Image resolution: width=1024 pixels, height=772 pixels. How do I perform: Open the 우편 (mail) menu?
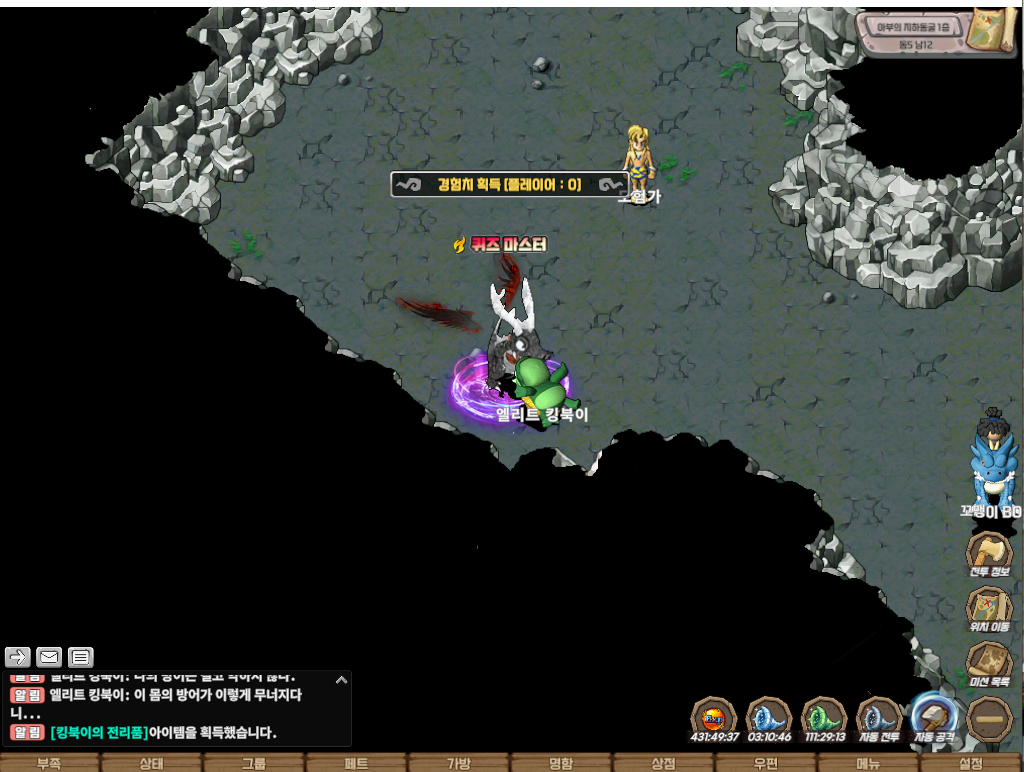click(766, 763)
